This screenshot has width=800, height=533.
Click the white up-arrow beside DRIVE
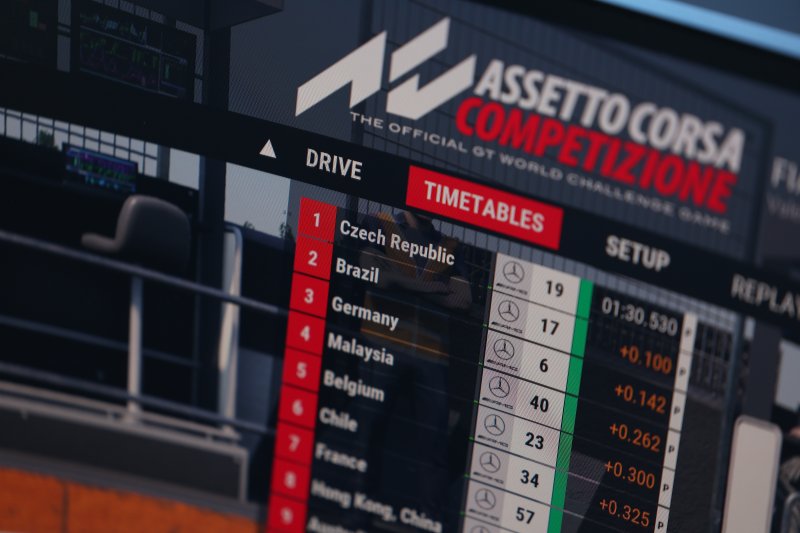pos(267,149)
